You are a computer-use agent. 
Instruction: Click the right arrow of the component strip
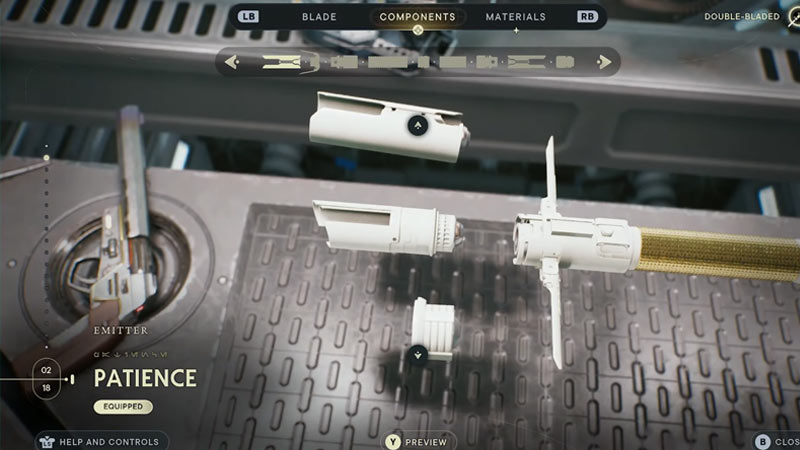(x=603, y=62)
